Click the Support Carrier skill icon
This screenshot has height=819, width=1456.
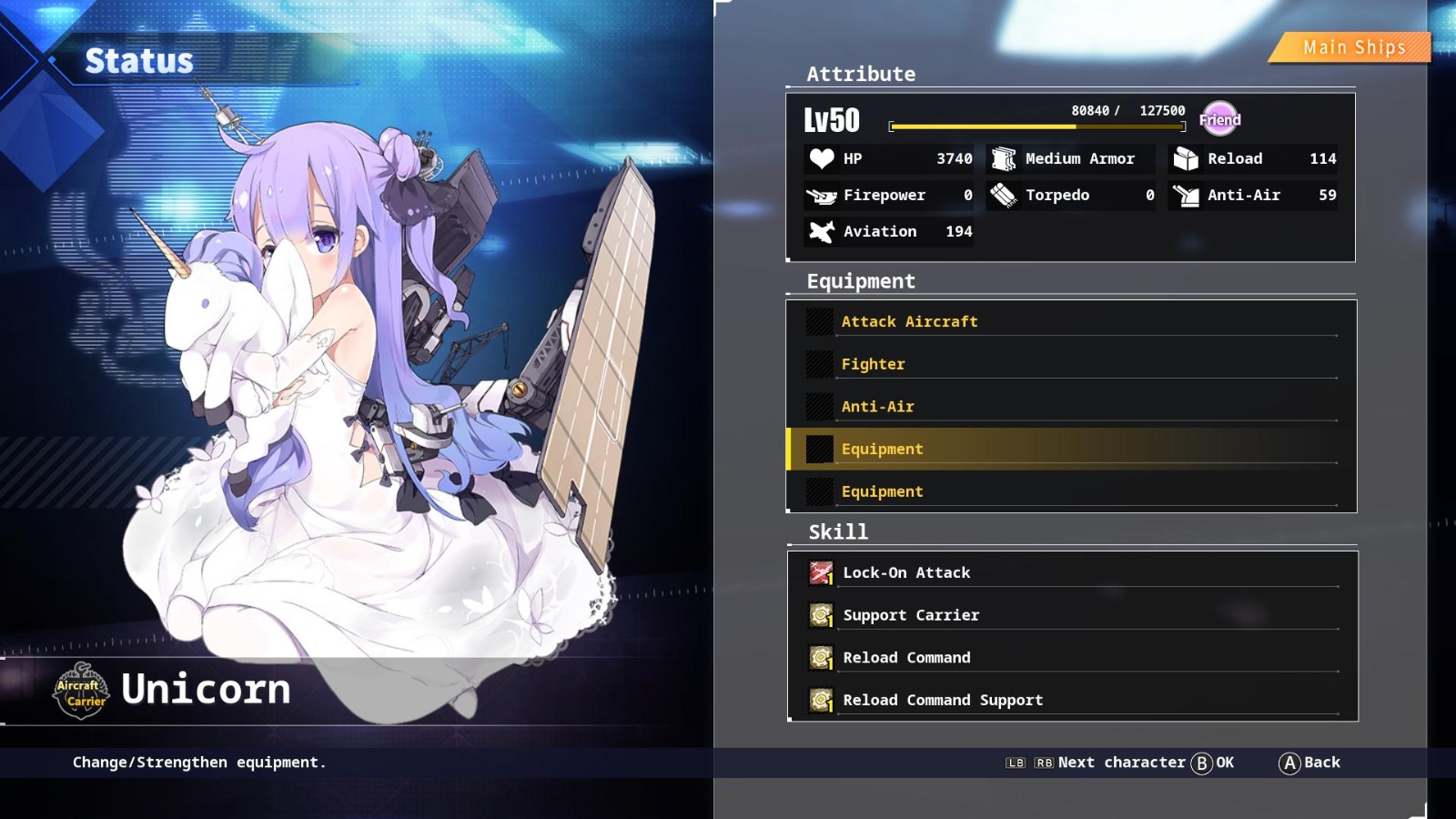tap(820, 614)
